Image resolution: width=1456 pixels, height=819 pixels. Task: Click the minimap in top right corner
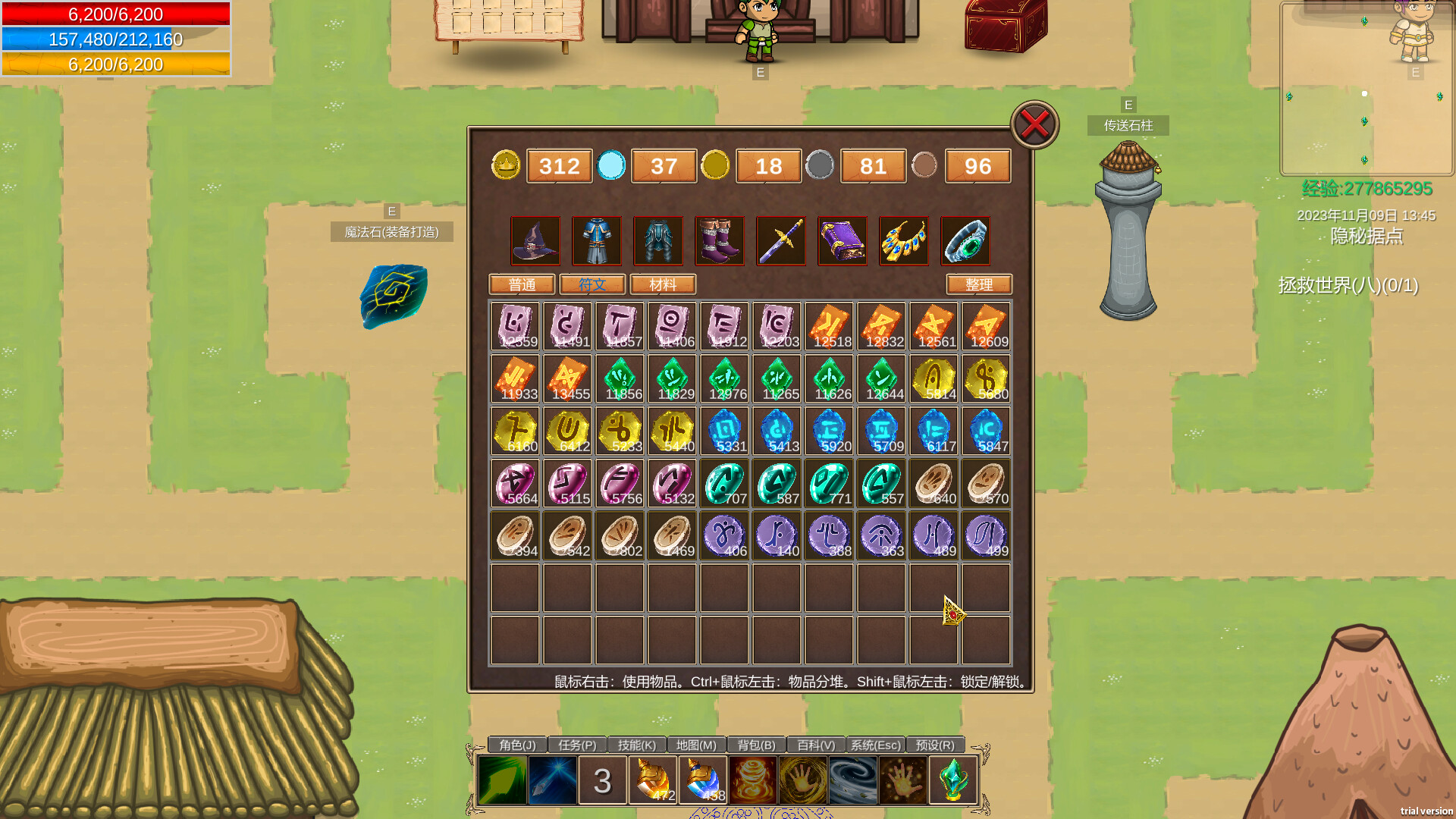coord(1363,91)
